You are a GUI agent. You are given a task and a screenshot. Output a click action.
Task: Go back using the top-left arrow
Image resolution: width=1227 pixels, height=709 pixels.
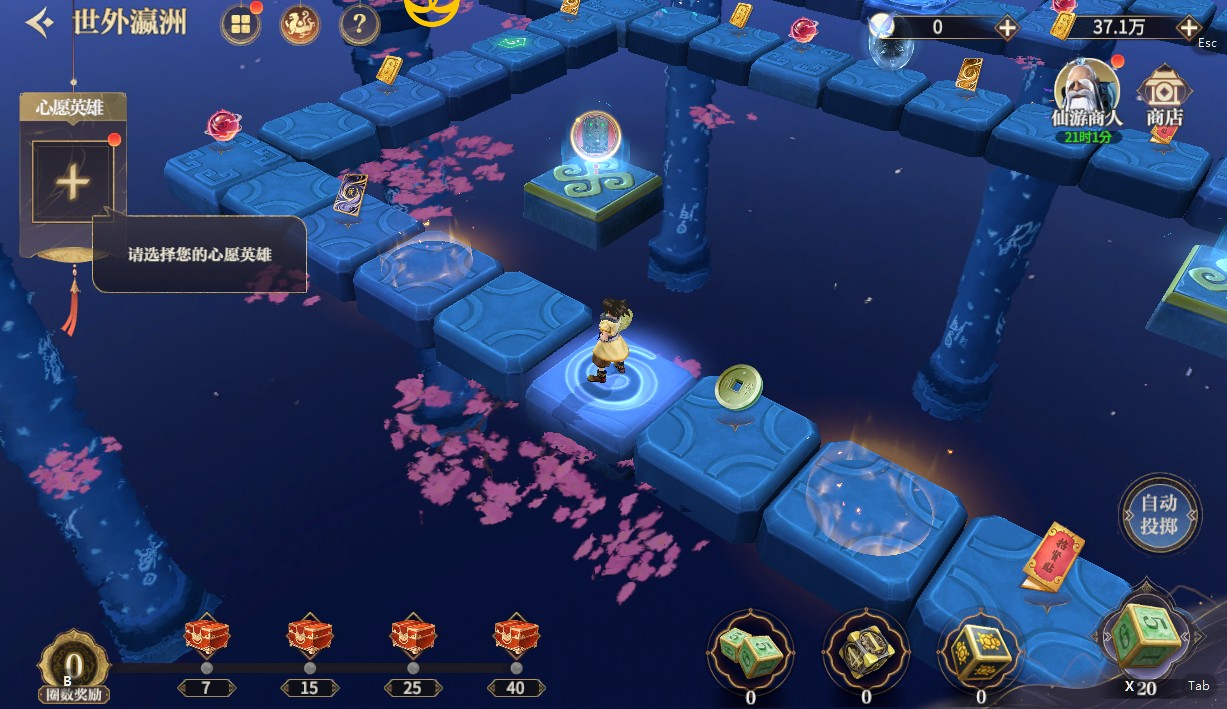click(38, 22)
